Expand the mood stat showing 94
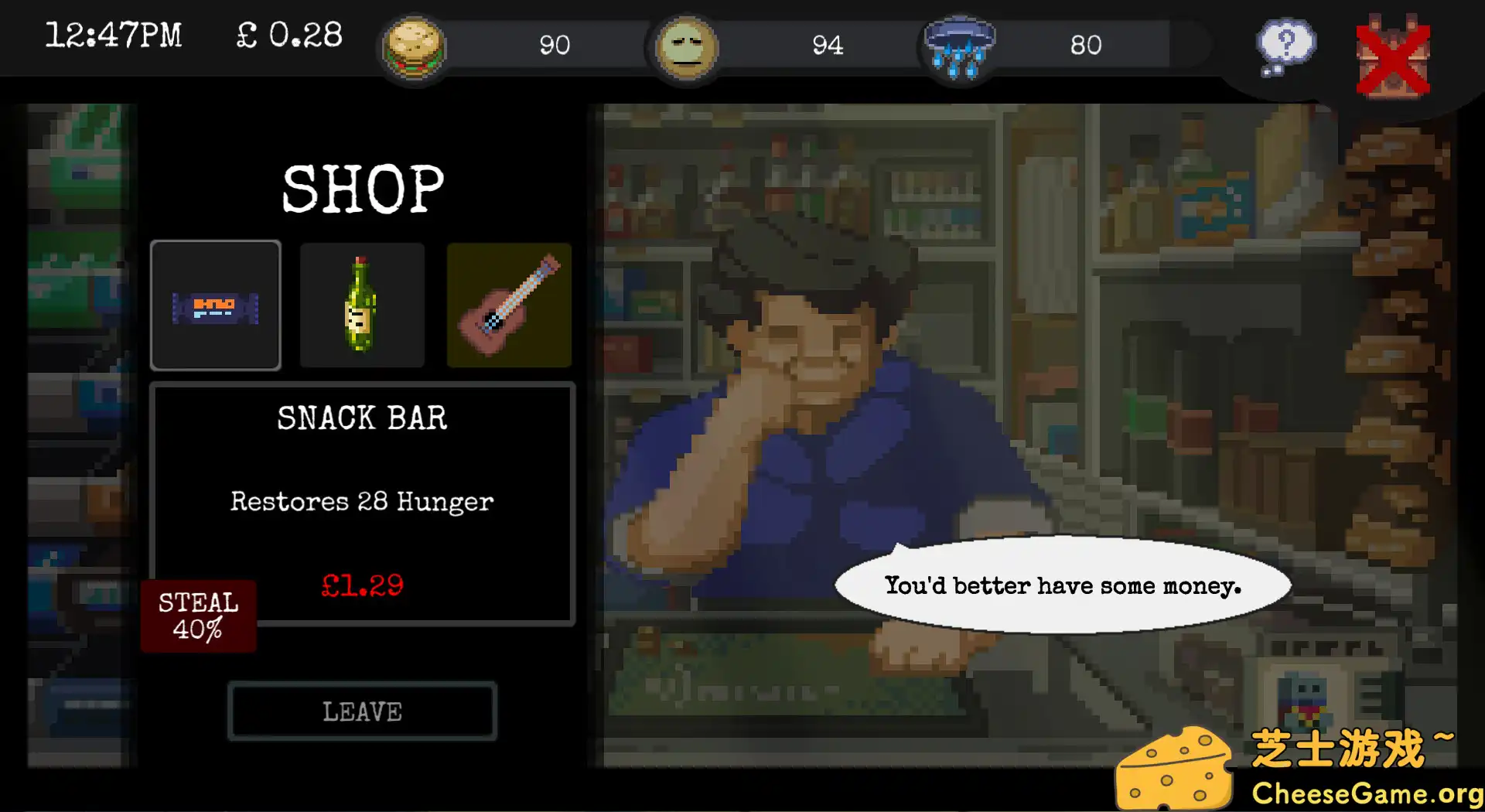1485x812 pixels. click(829, 46)
